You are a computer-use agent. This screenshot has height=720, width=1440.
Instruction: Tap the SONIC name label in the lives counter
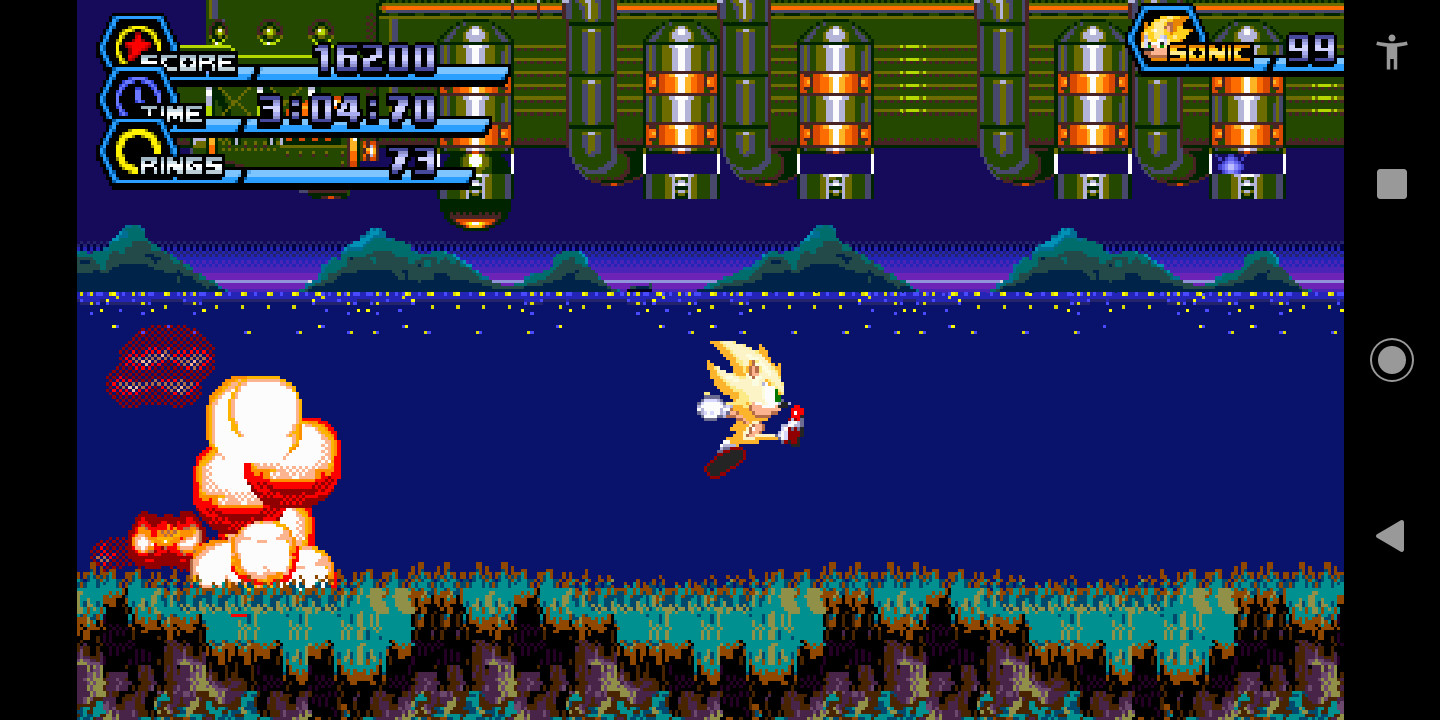[x=1209, y=52]
